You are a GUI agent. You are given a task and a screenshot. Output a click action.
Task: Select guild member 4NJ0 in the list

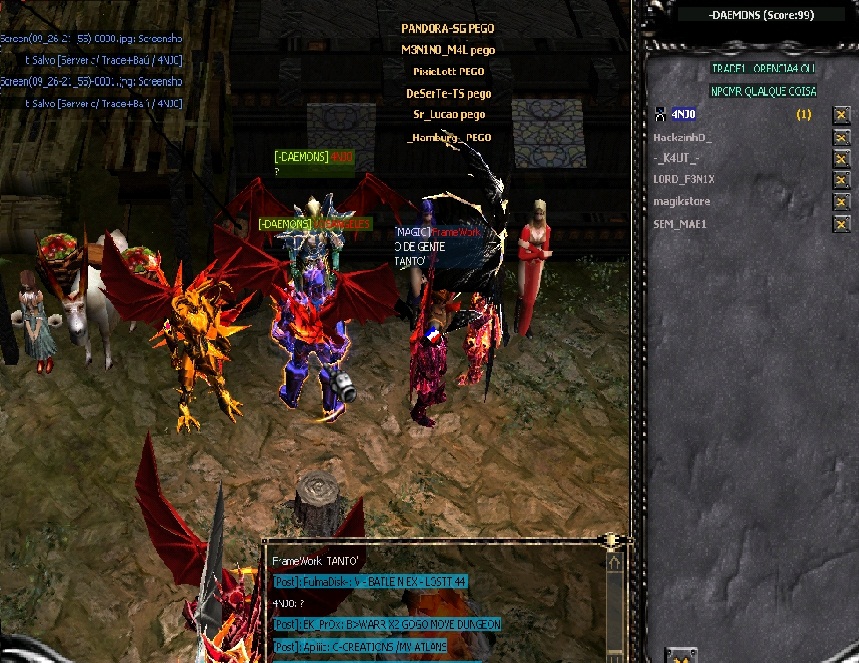coord(683,114)
